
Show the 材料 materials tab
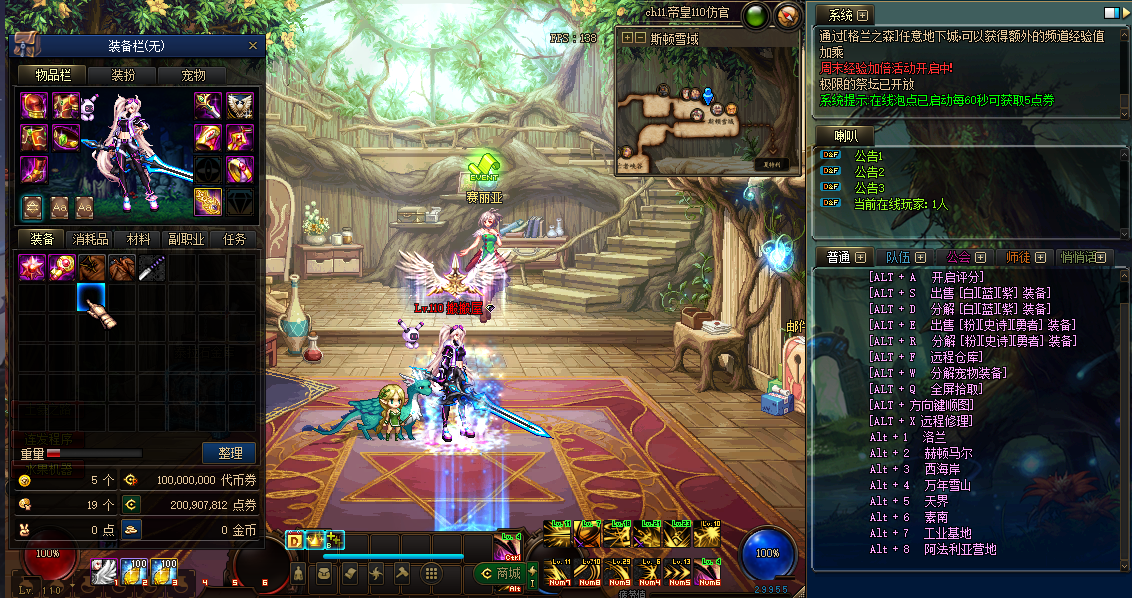138,240
